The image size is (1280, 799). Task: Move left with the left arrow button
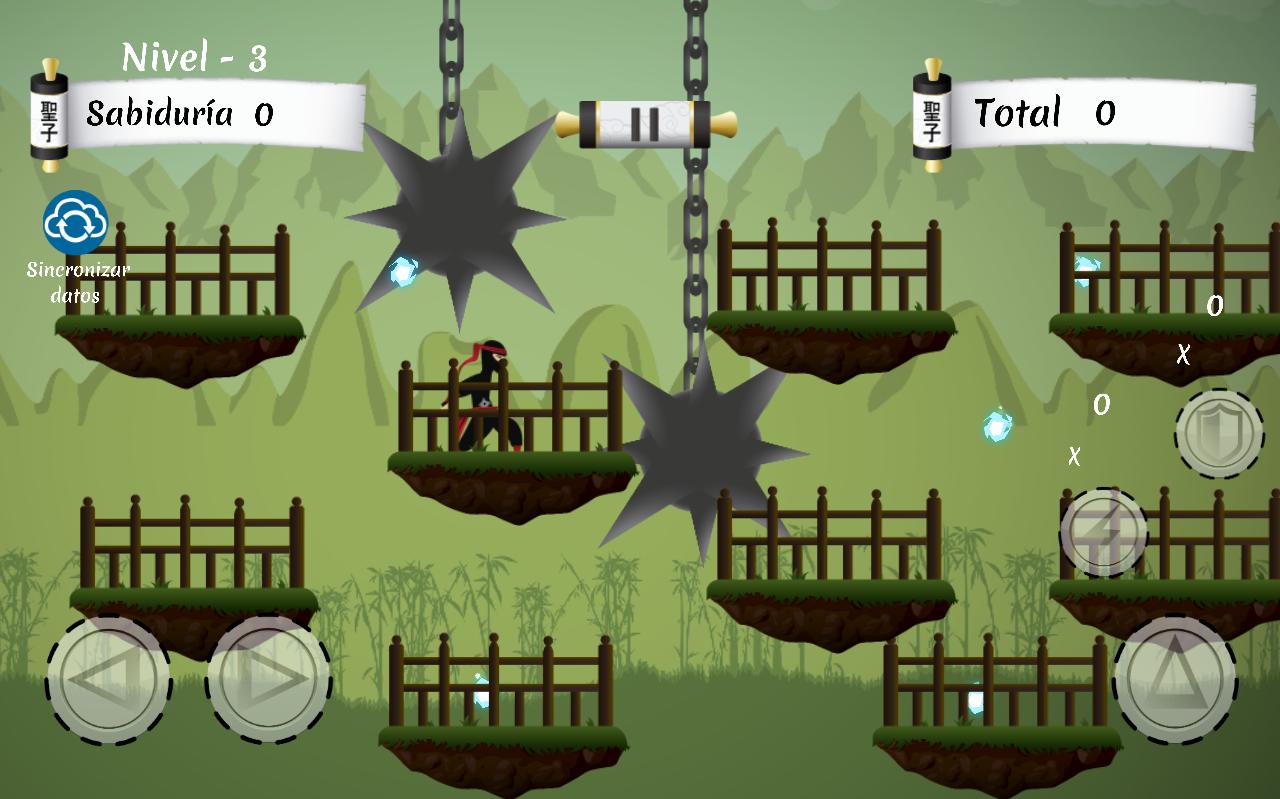click(x=108, y=679)
